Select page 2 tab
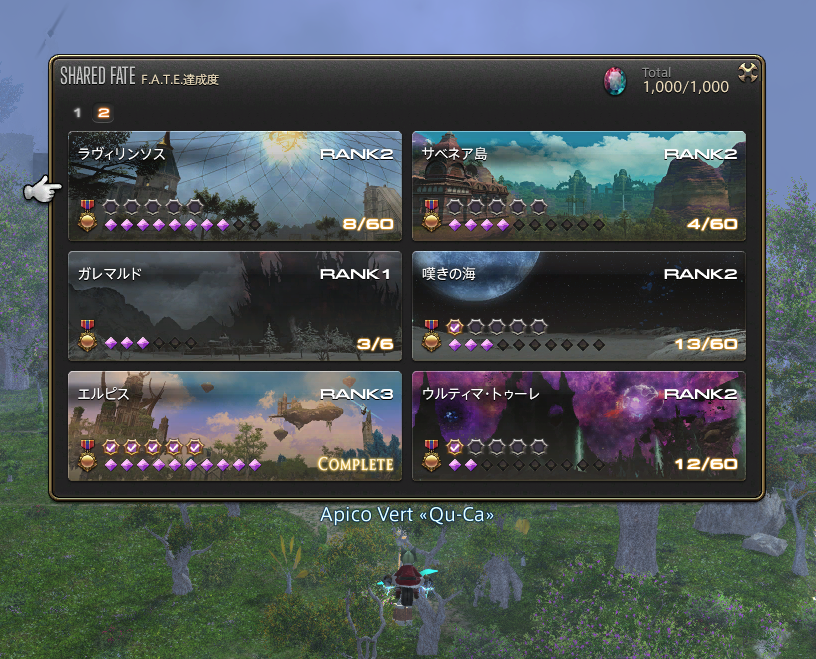 [x=103, y=113]
